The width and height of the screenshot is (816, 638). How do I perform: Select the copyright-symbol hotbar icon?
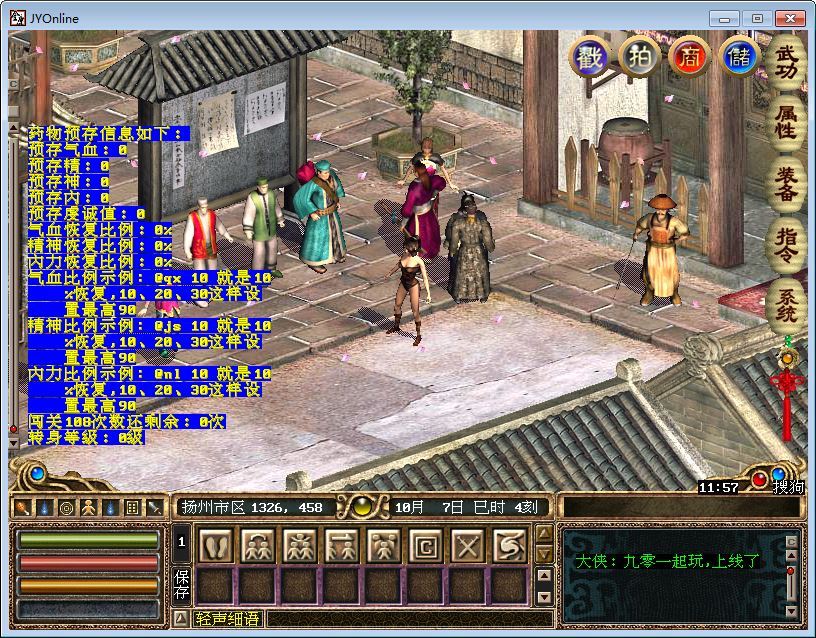(x=425, y=546)
